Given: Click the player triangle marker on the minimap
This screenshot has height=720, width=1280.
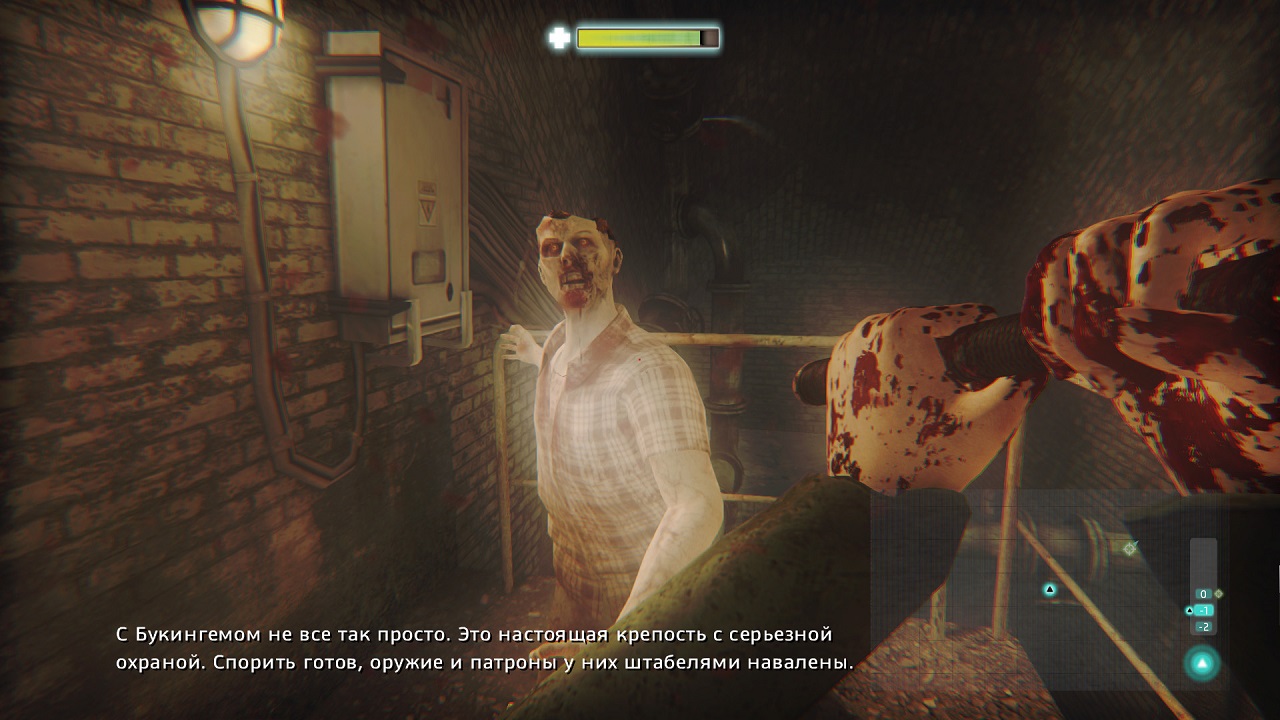Looking at the screenshot, I should (1050, 590).
